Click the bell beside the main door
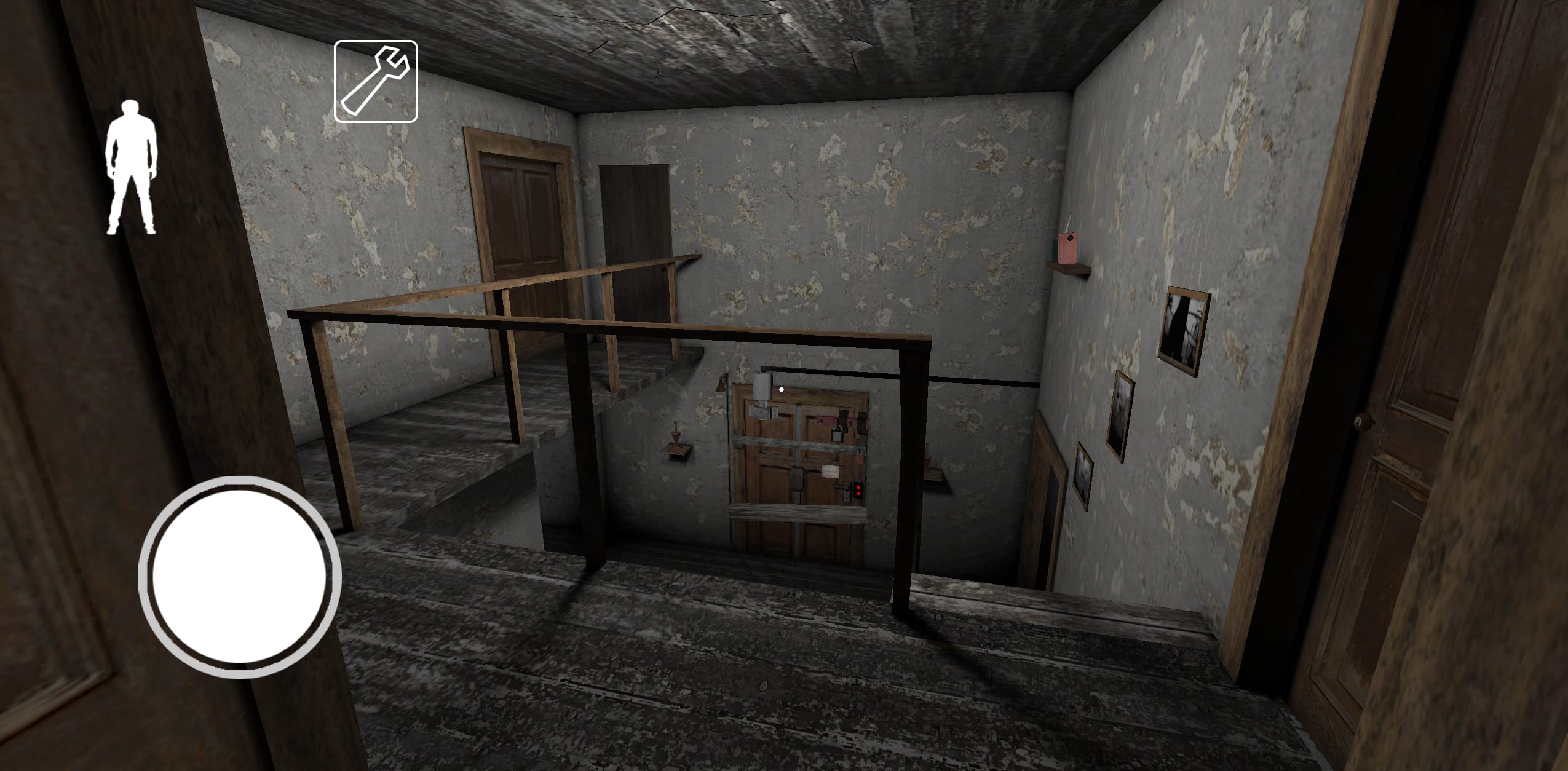 (720, 385)
